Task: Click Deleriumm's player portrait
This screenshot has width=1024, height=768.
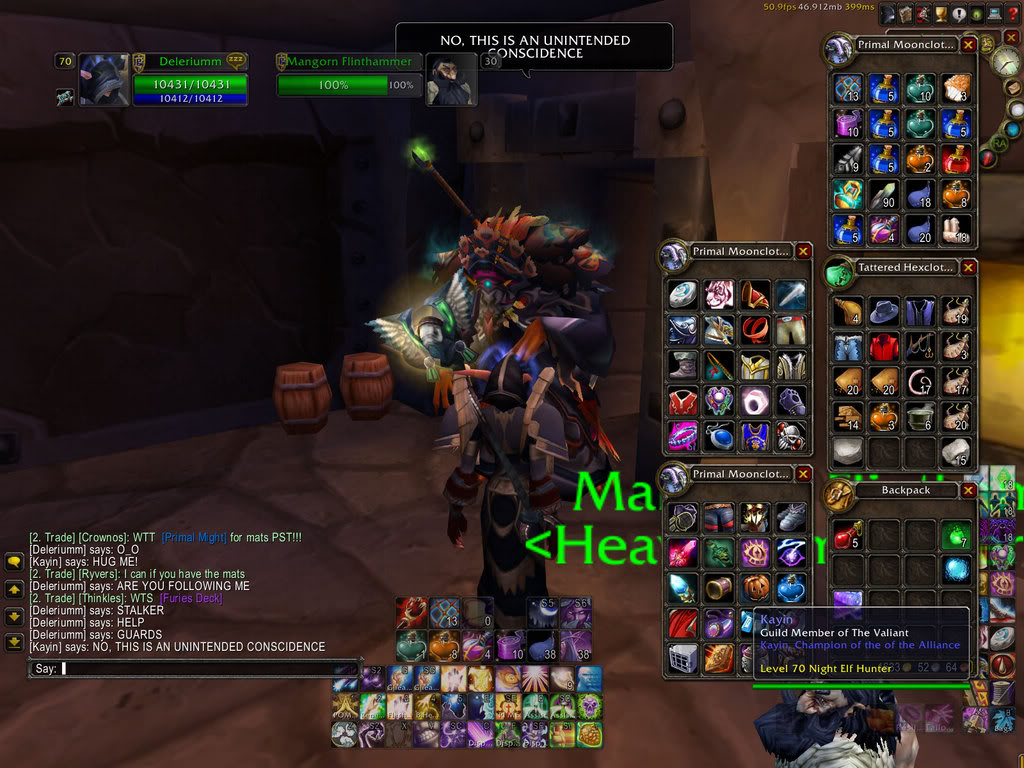Action: point(103,80)
